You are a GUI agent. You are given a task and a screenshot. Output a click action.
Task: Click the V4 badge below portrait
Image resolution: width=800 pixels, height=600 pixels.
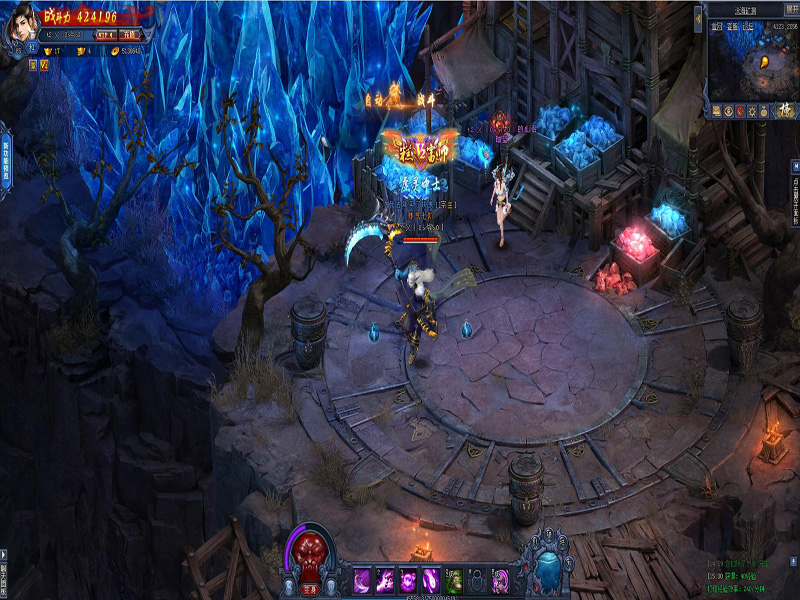[44, 65]
